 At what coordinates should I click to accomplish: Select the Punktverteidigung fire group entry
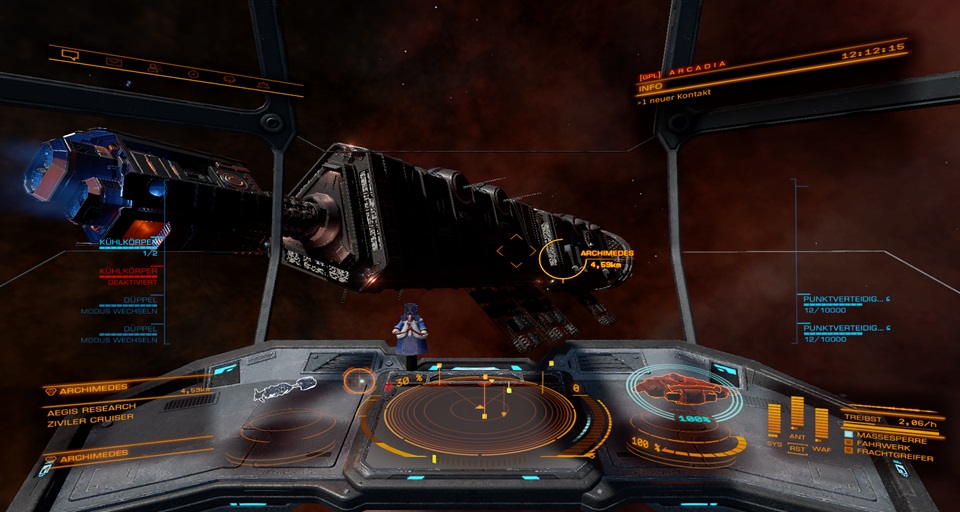pyautogui.click(x=845, y=303)
